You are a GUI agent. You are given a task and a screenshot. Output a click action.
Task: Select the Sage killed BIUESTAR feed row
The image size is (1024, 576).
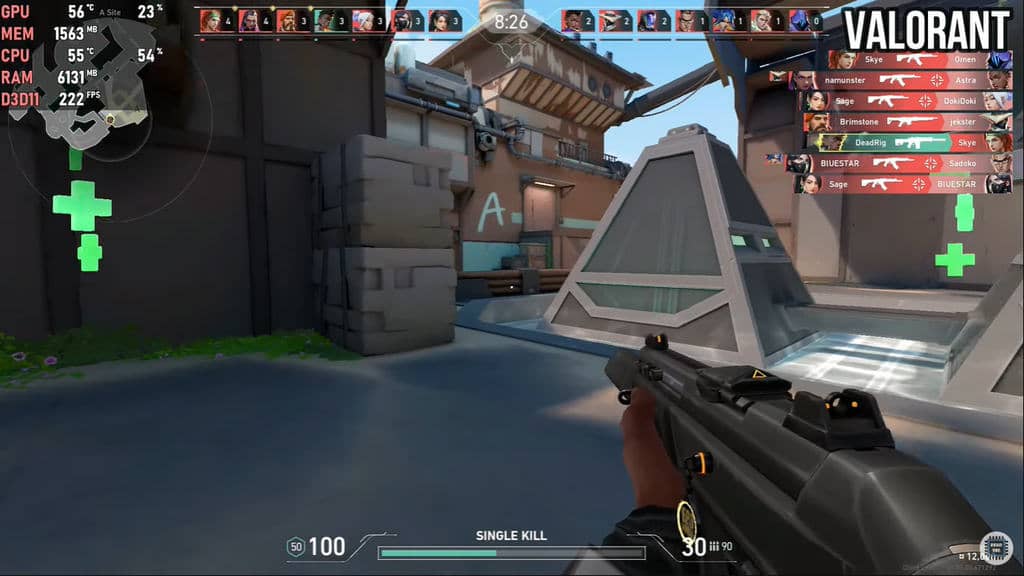point(903,184)
